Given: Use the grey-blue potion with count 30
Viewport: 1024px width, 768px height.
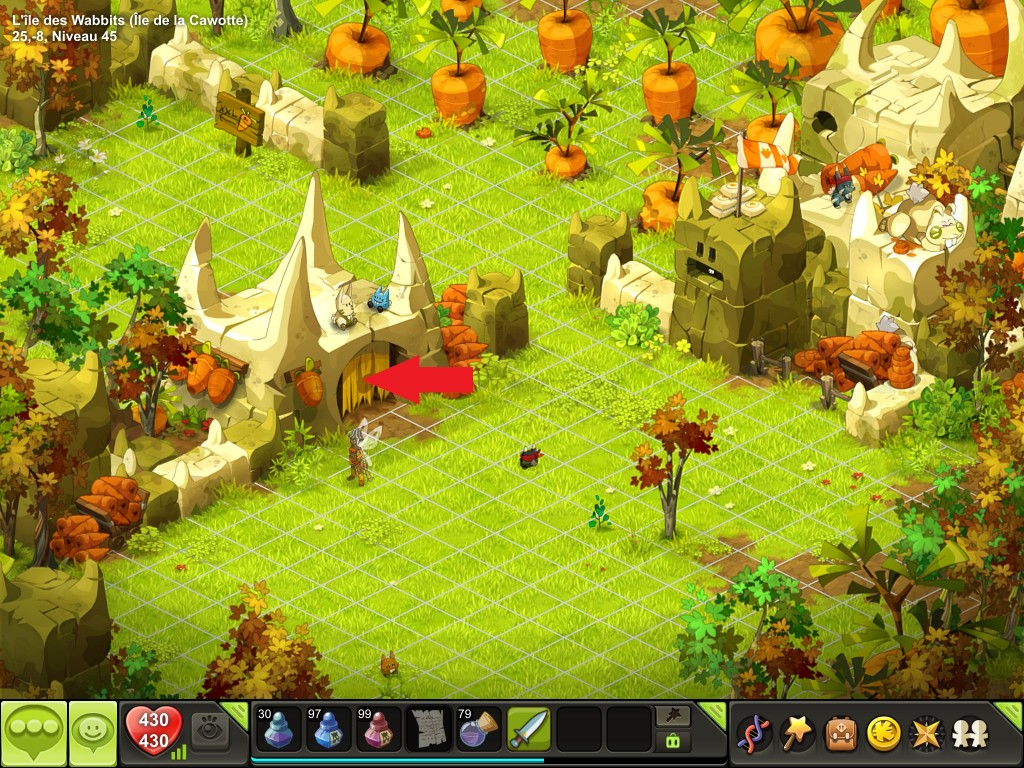Looking at the screenshot, I should 276,729.
